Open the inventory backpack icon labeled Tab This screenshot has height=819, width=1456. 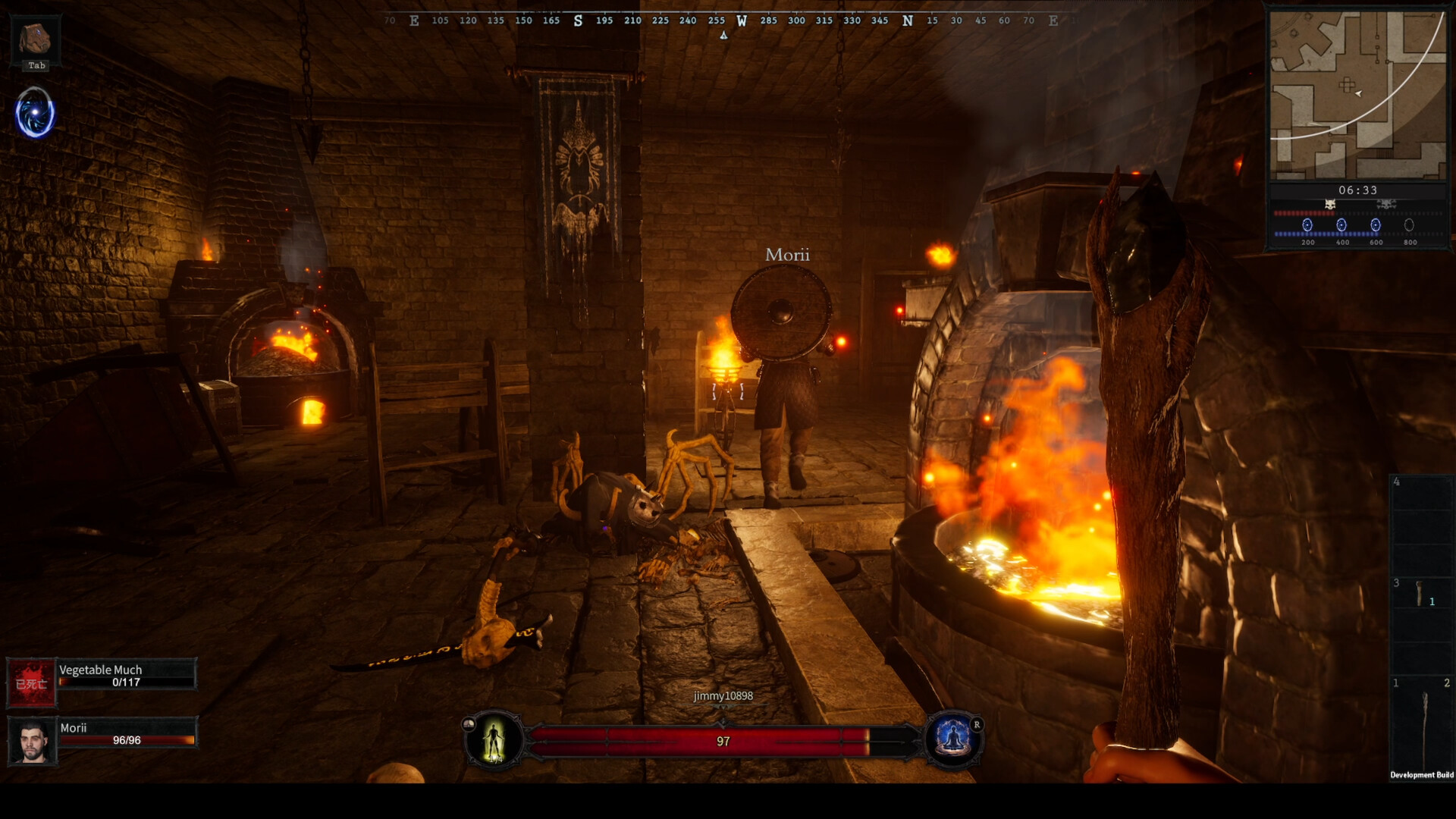point(36,39)
